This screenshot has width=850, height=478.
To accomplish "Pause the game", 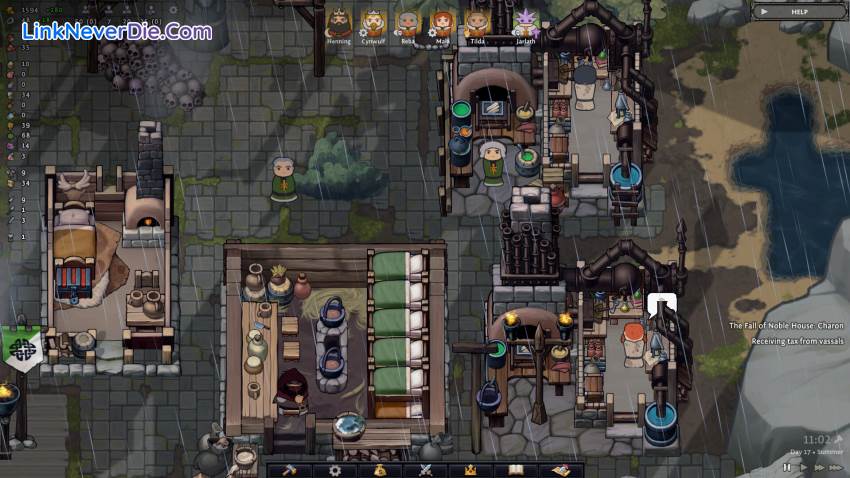I will tap(786, 467).
